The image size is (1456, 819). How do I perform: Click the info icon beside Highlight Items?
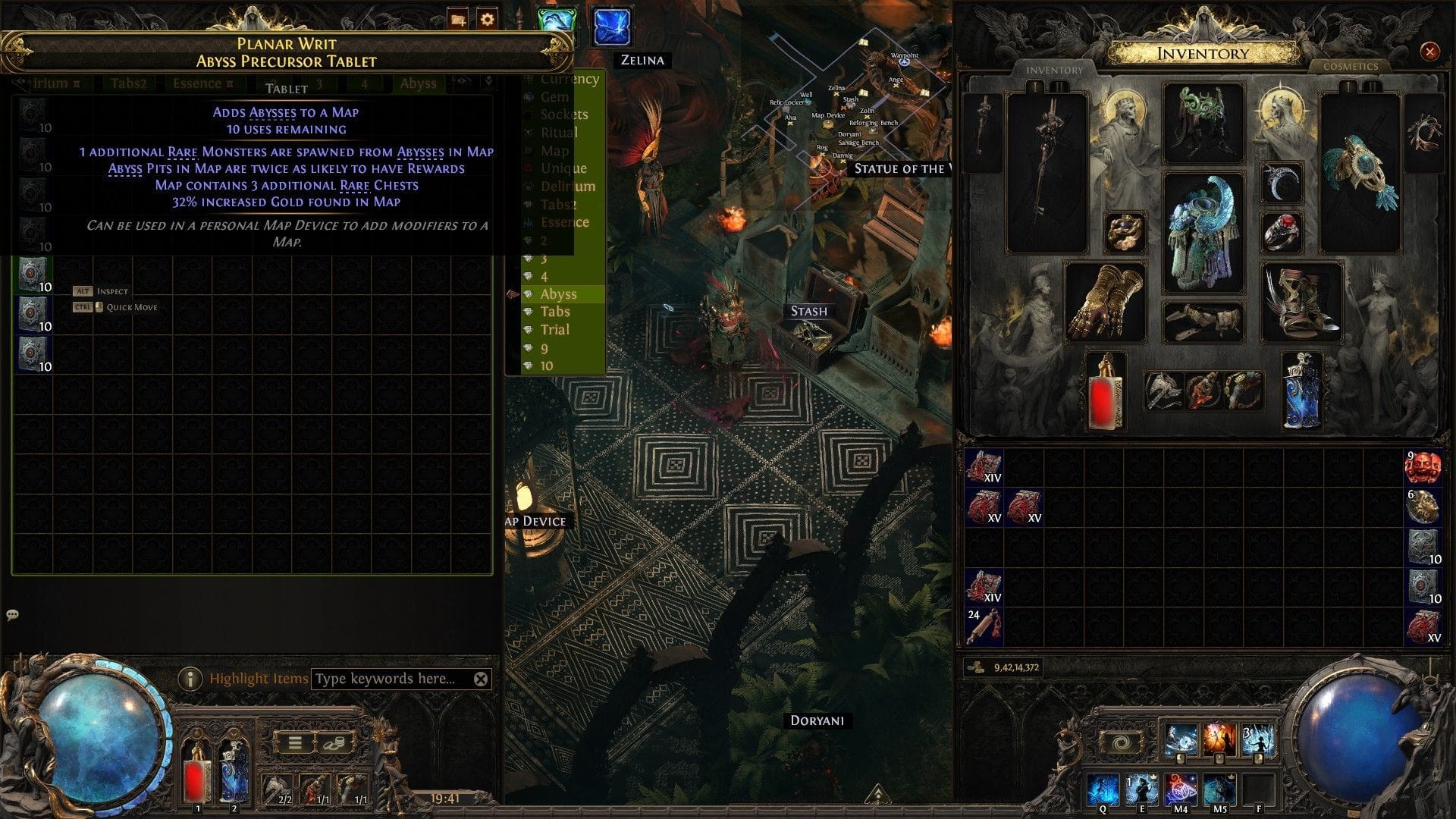(192, 679)
